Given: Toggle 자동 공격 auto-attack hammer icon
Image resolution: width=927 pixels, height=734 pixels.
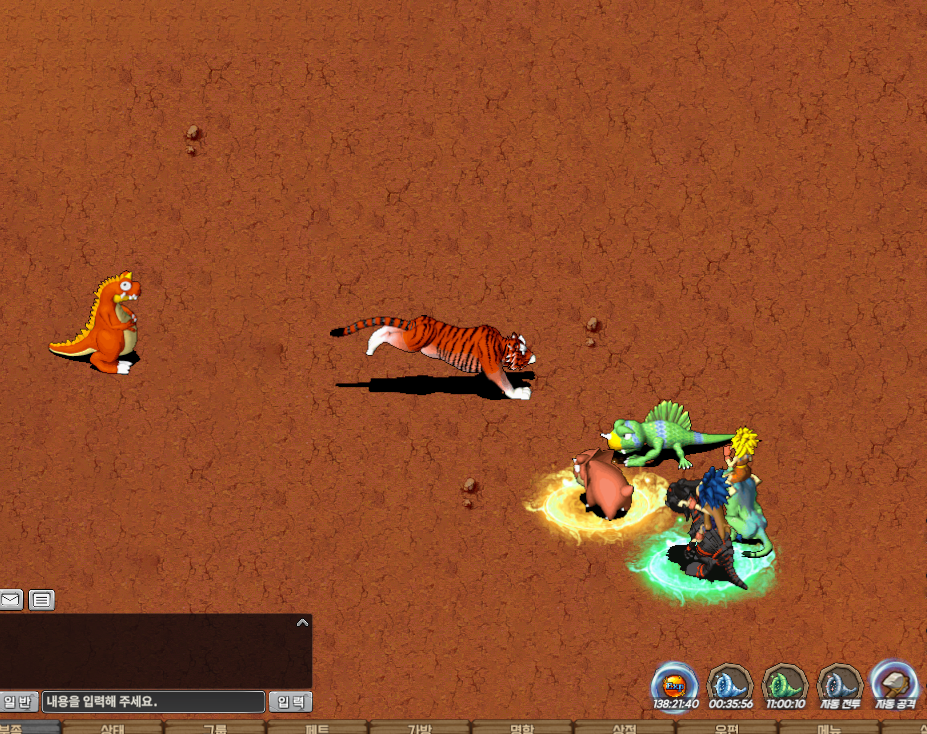Looking at the screenshot, I should click(894, 683).
